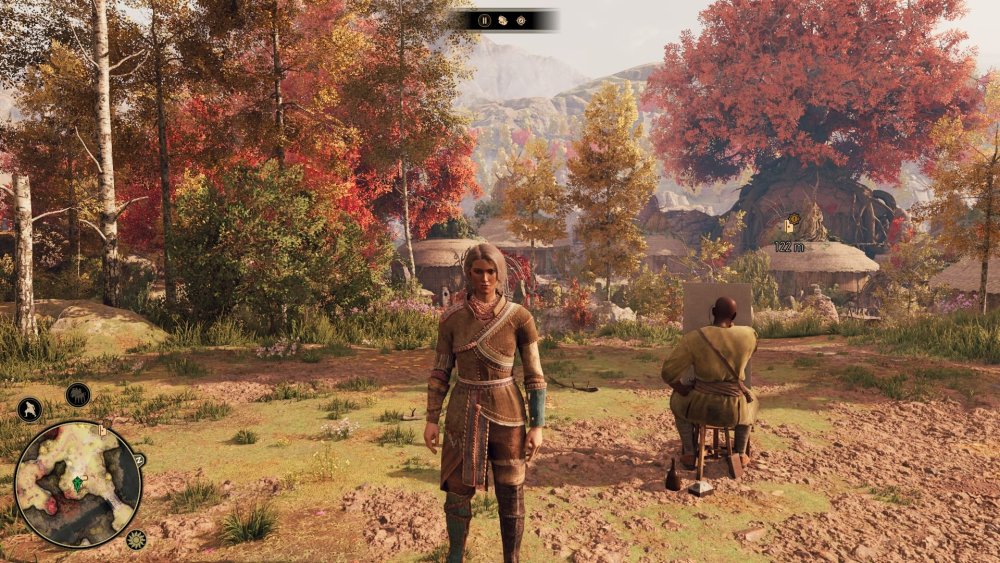Pause the game with the pause button

click(x=484, y=20)
